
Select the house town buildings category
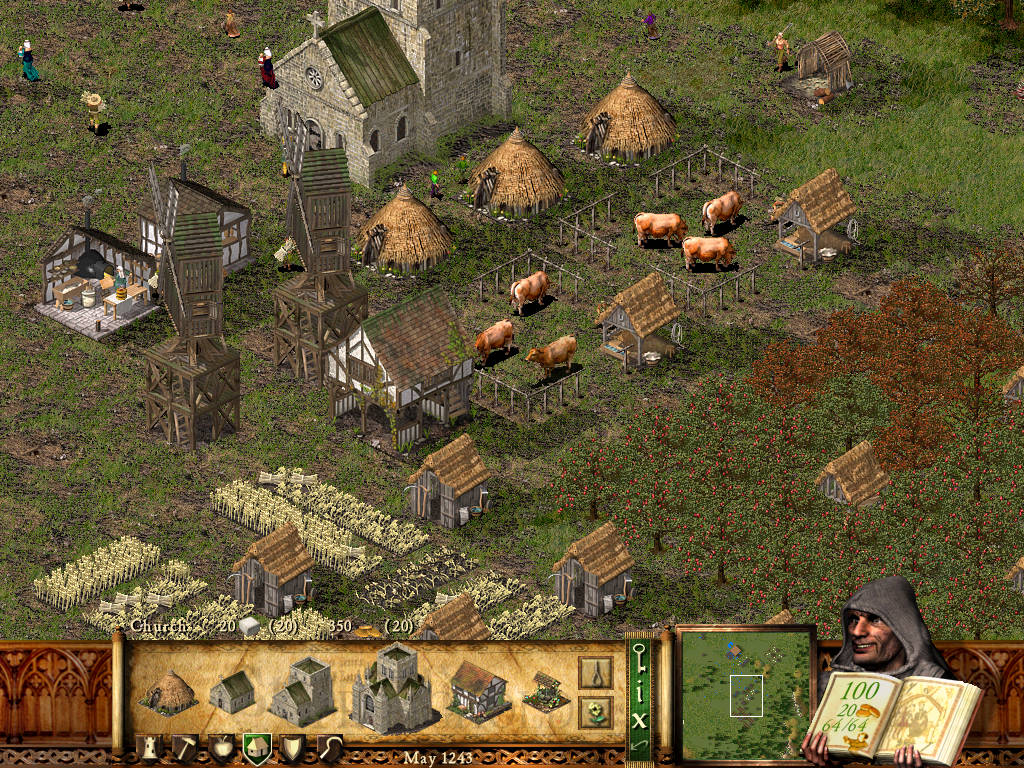pyautogui.click(x=257, y=748)
